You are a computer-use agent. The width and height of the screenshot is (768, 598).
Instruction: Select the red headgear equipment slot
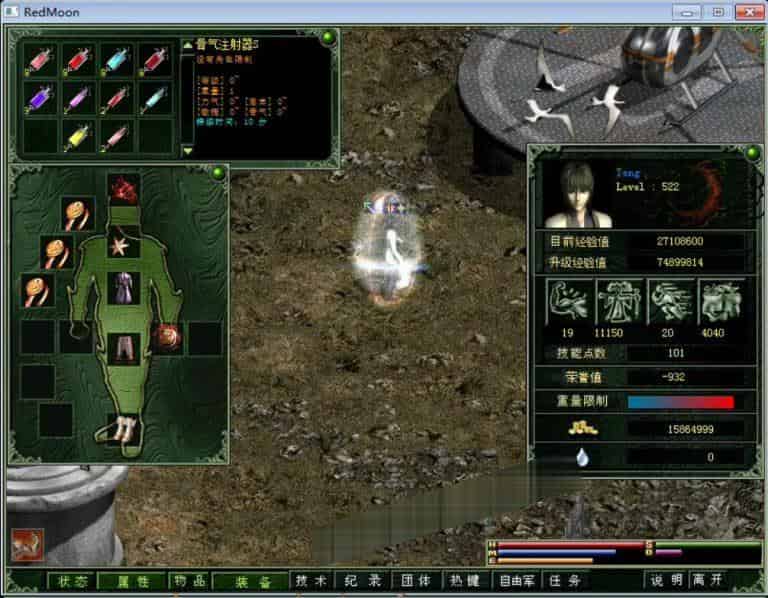coord(124,188)
